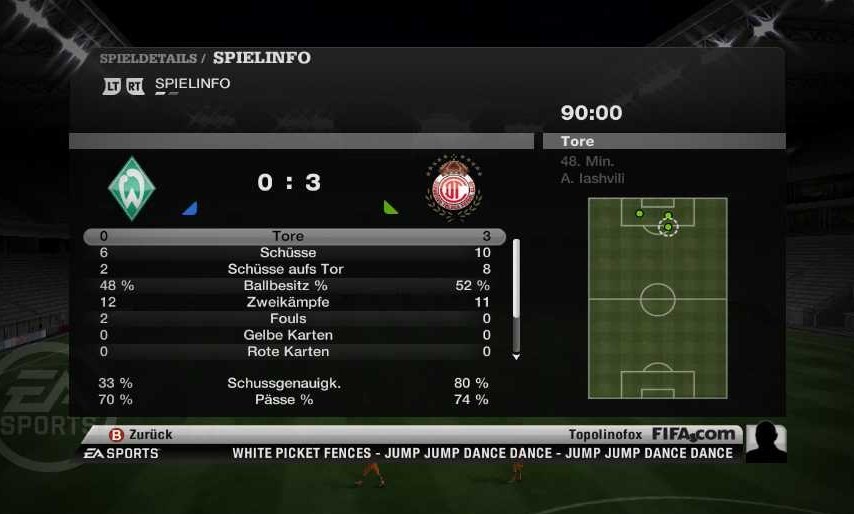Screen dimensions: 854x514
Task: Click the red away team crest
Action: 453,187
